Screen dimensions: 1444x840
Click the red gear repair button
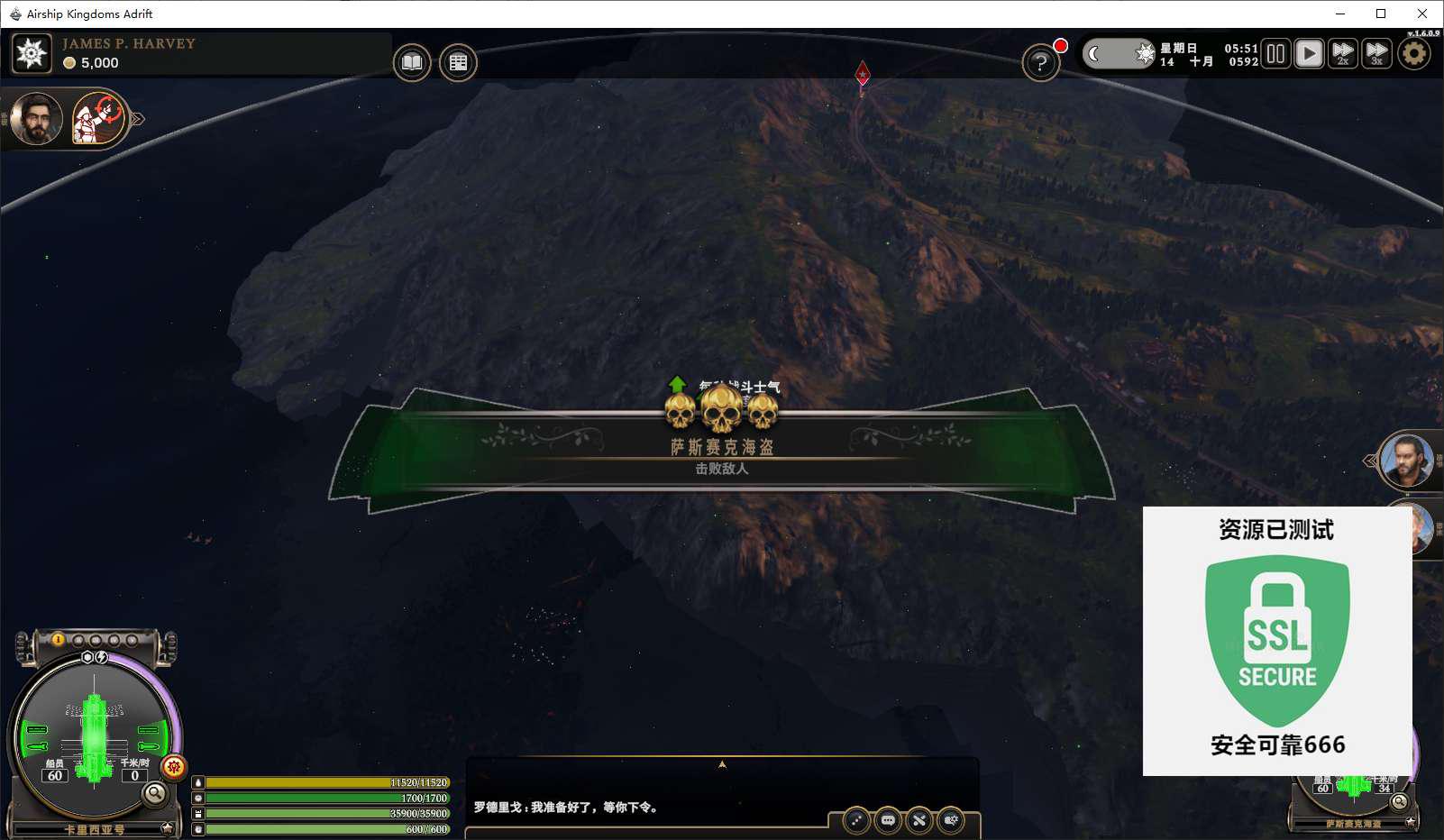click(174, 767)
